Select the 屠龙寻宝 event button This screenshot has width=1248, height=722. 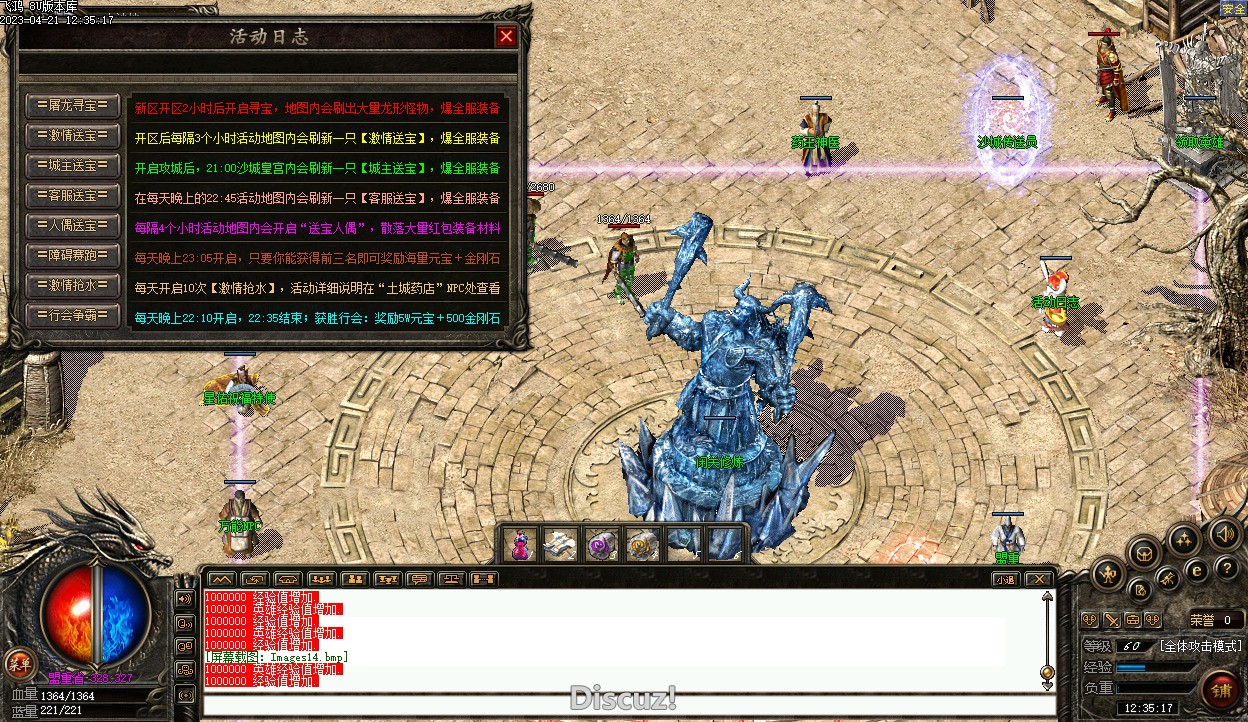click(x=73, y=106)
